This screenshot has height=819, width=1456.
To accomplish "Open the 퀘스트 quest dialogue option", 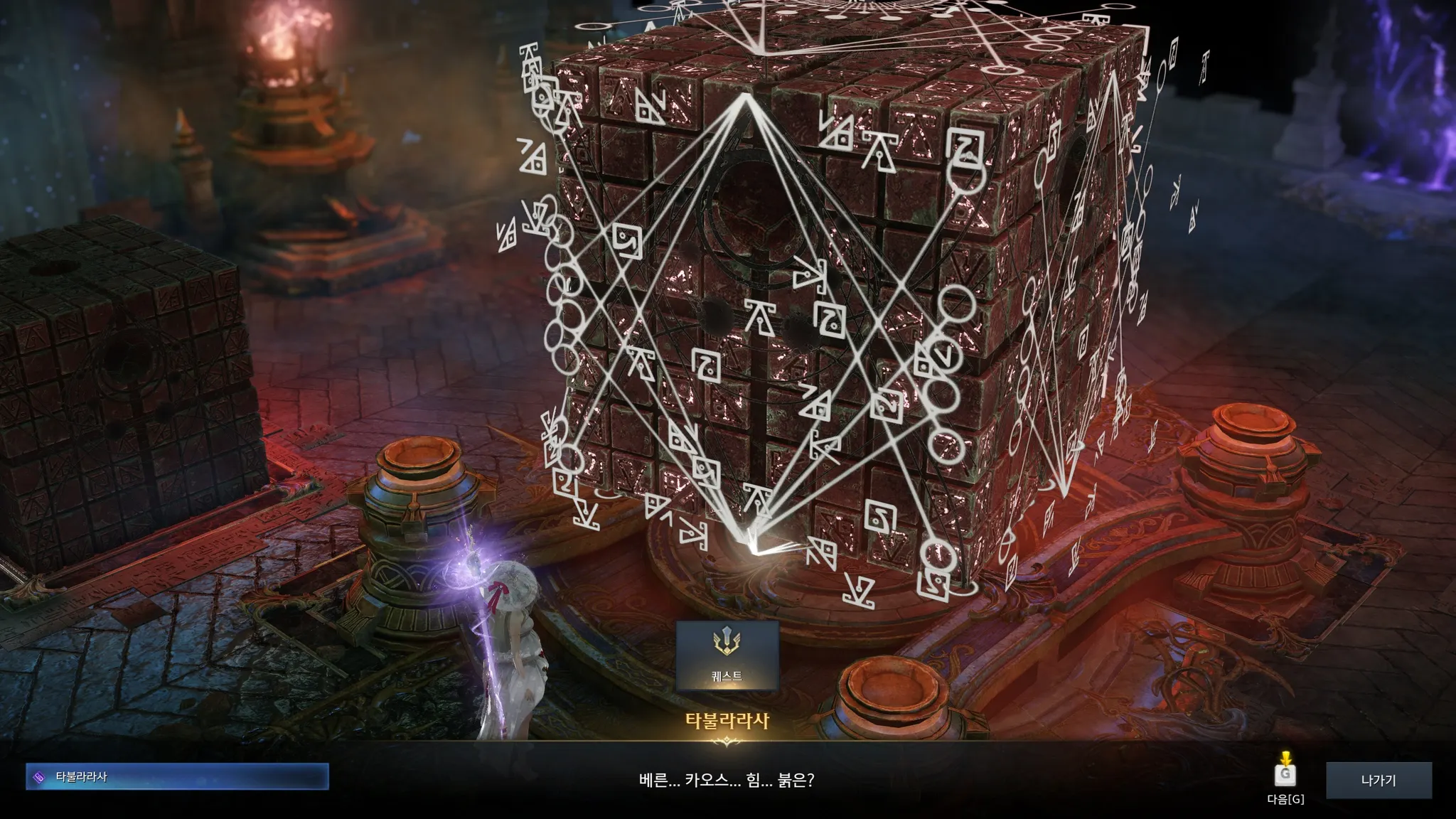I will [727, 655].
